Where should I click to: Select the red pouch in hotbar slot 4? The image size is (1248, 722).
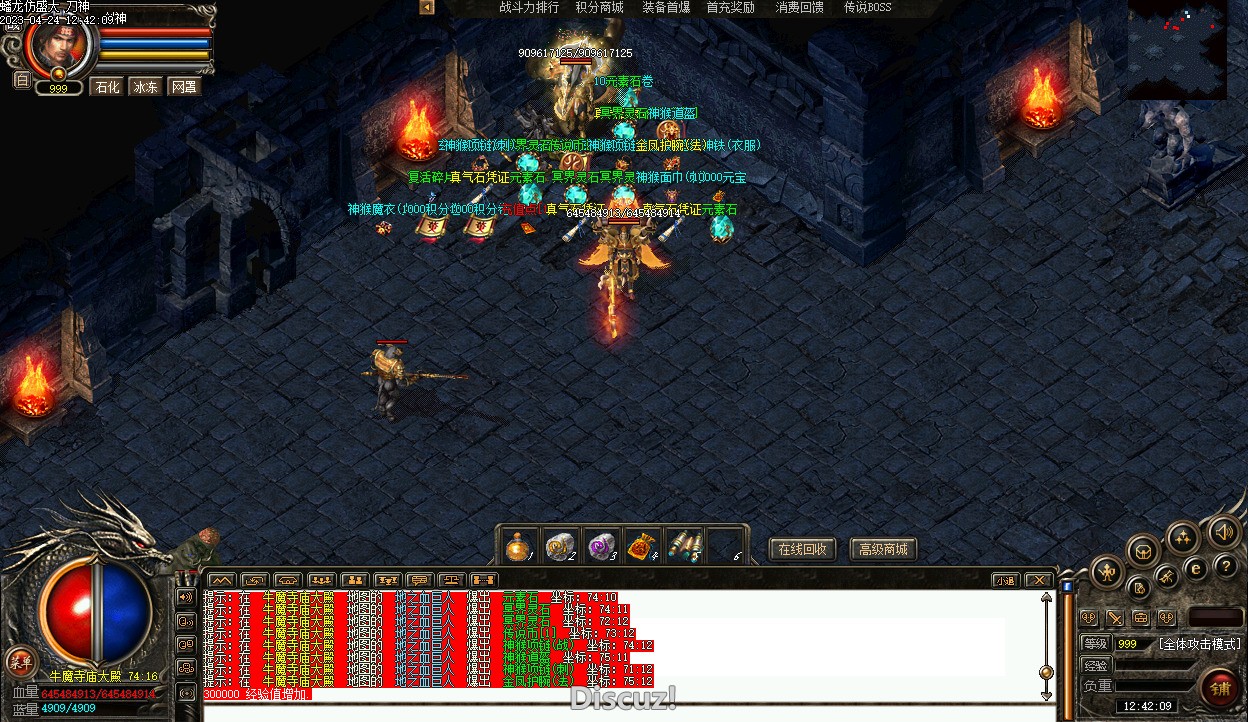[x=641, y=546]
